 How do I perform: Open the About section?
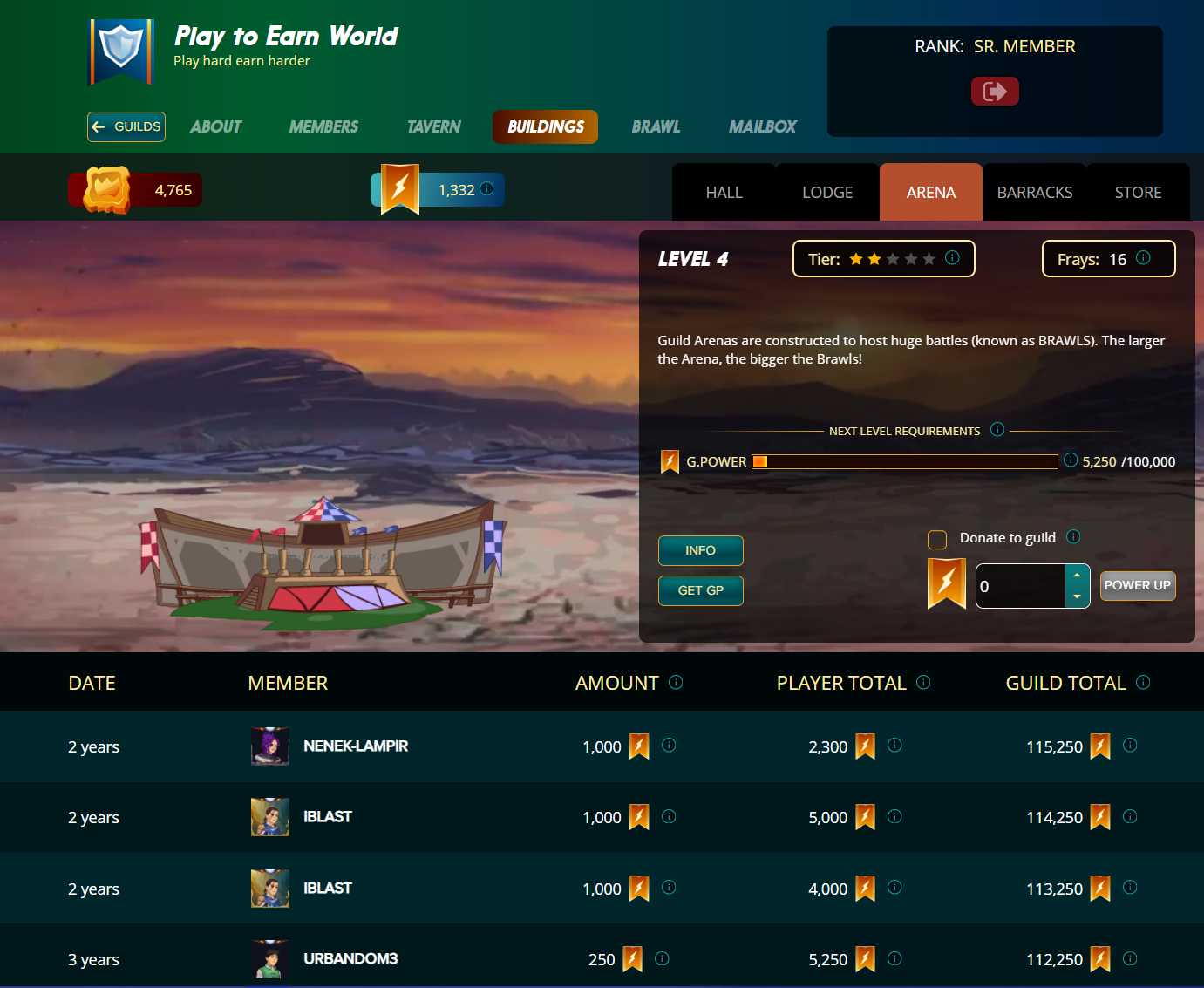pos(216,126)
